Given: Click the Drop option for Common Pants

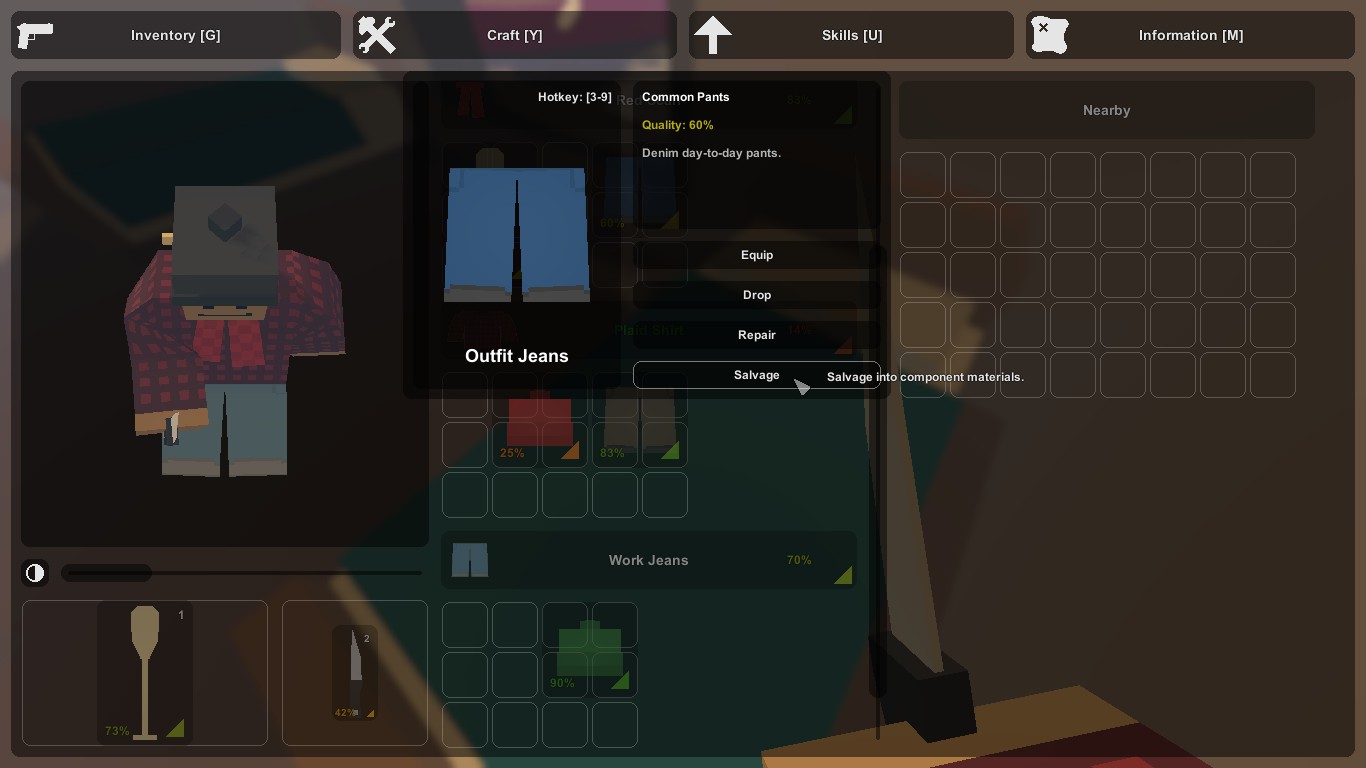Looking at the screenshot, I should click(757, 295).
